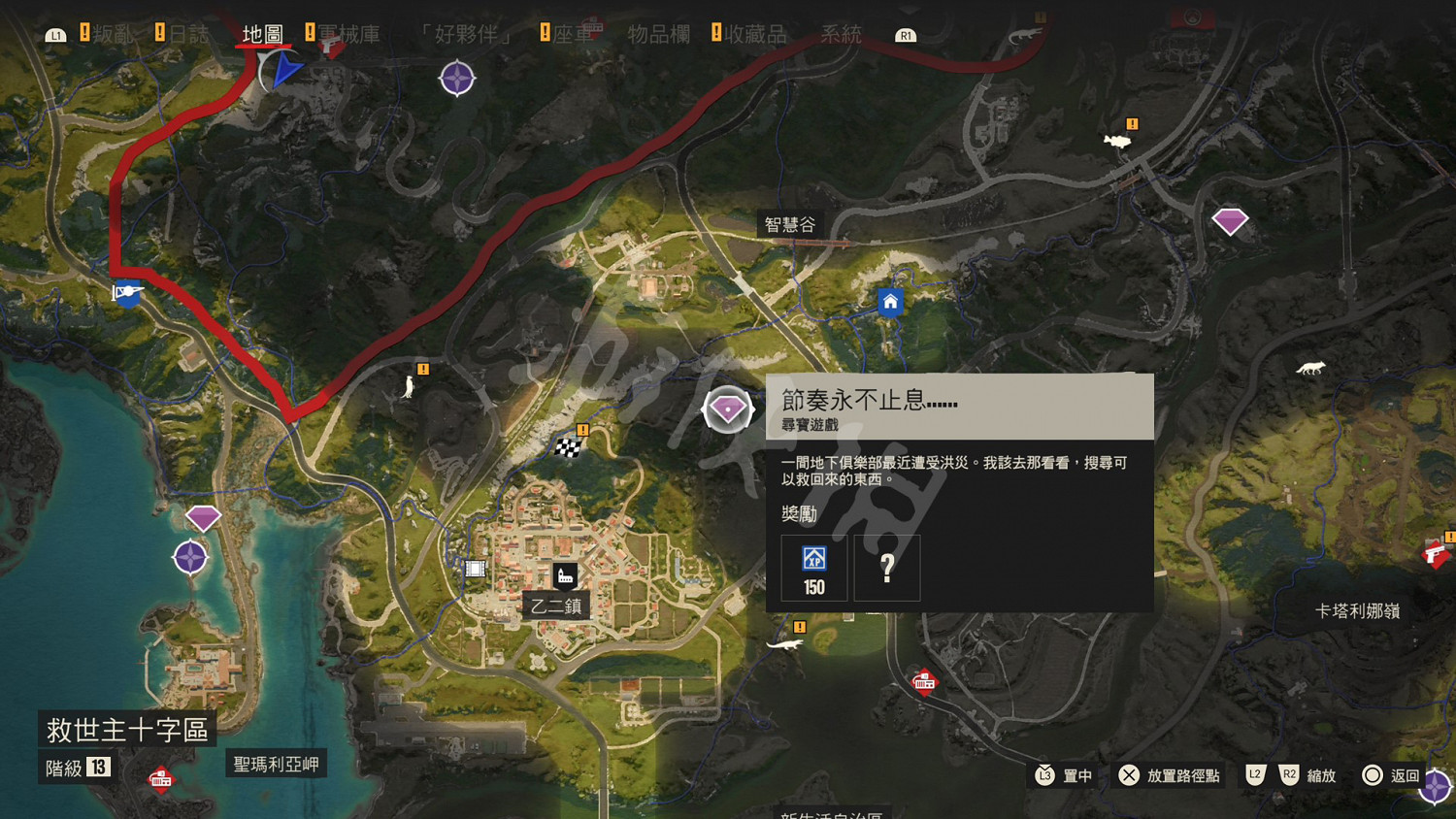Select the 節奏永不止息 treasure hunt gem icon
This screenshot has height=819, width=1456.
click(x=726, y=409)
